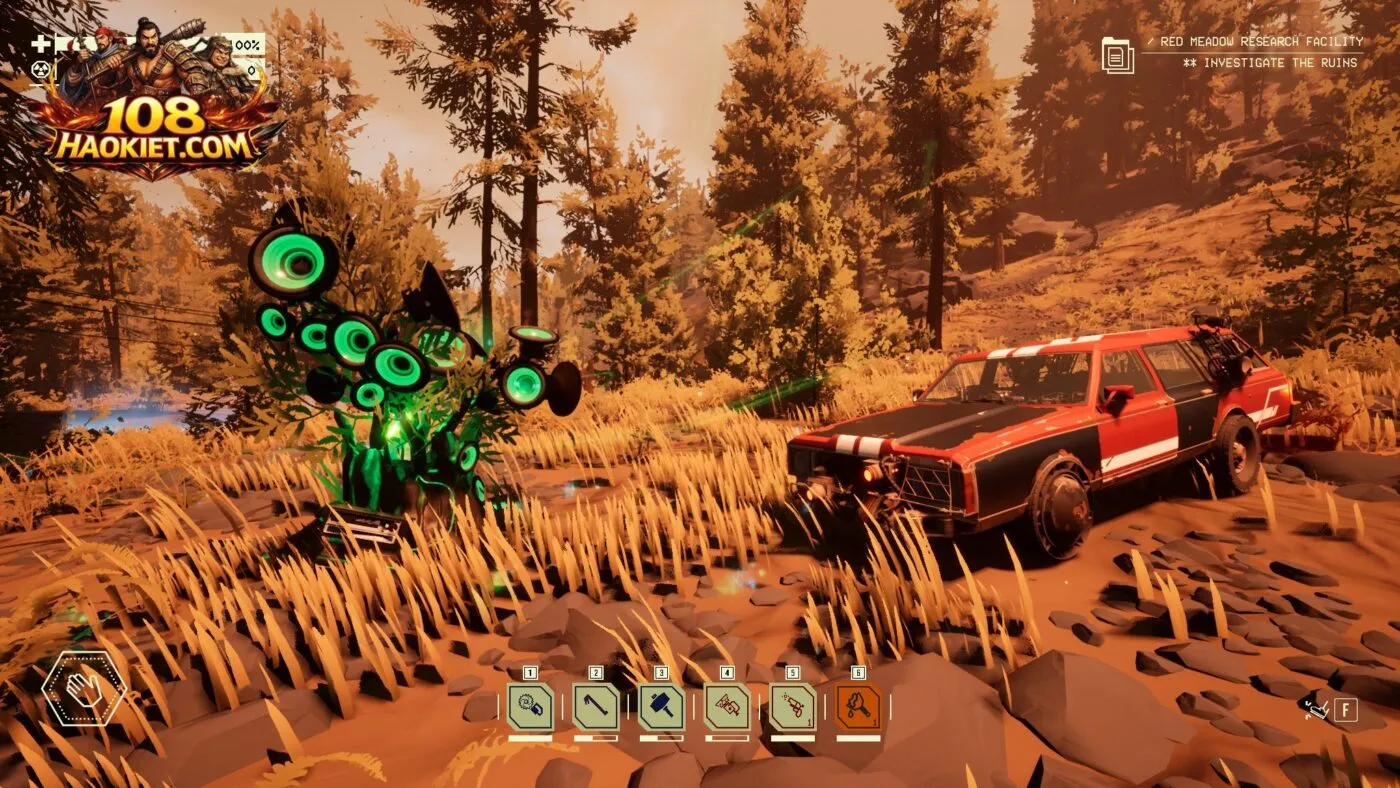Click the hexagonal open-hand interaction icon
This screenshot has width=1400, height=788.
pos(83,688)
